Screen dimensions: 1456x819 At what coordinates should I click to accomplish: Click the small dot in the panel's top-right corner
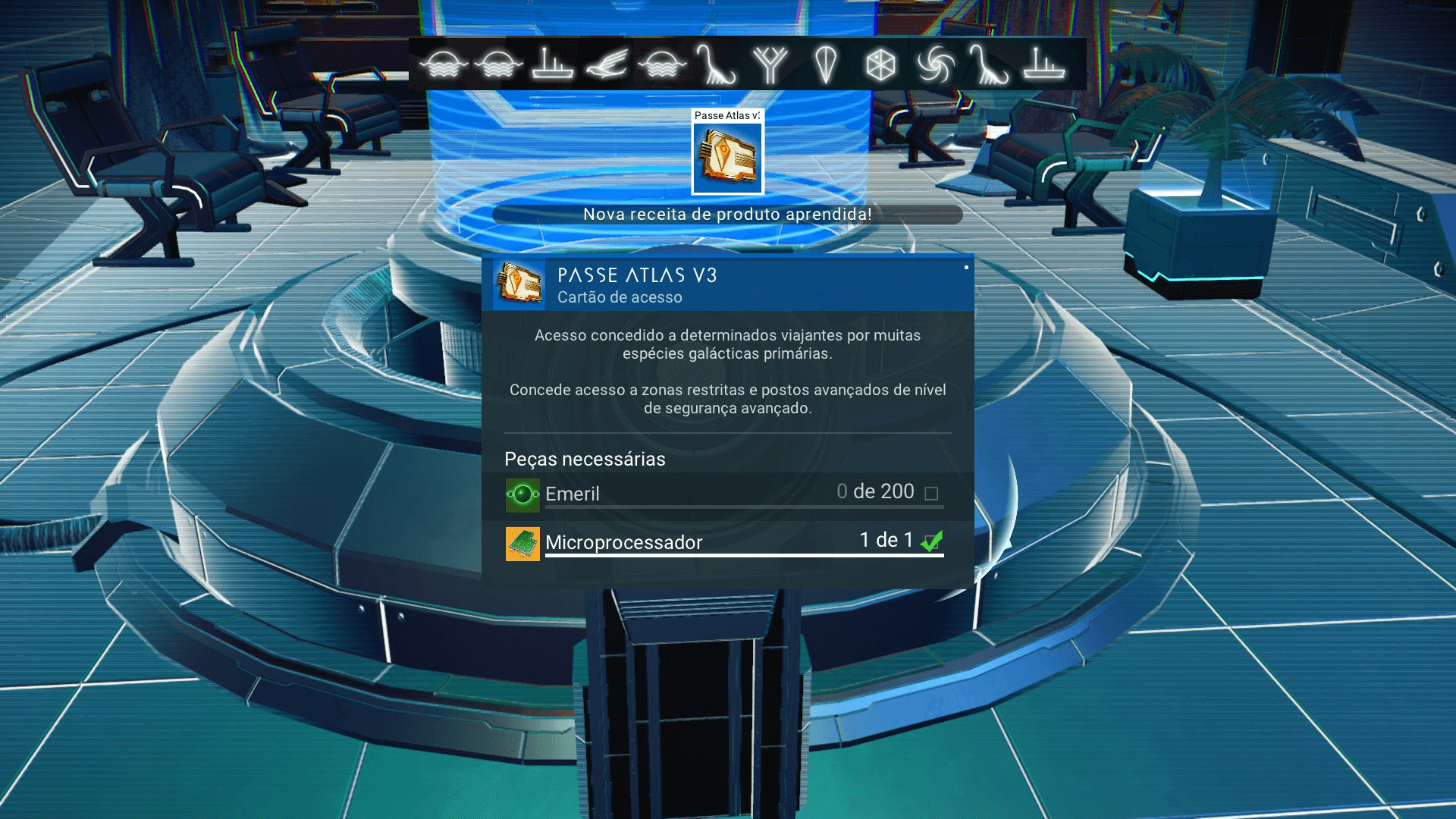point(968,267)
